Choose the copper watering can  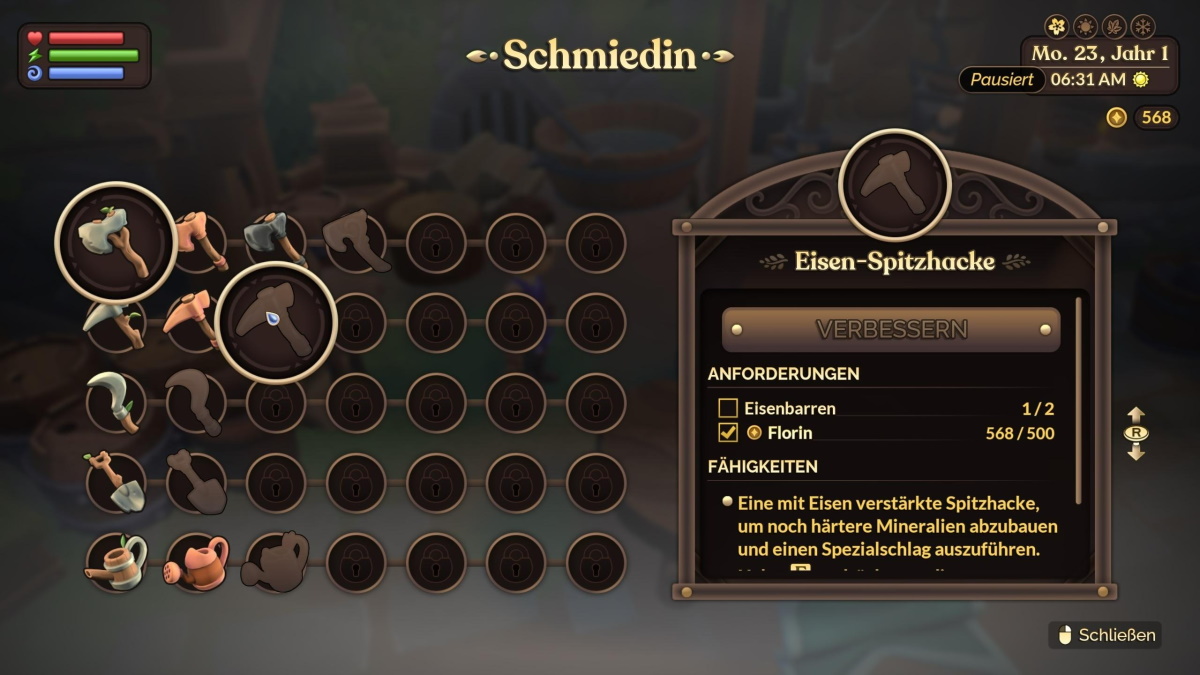pos(196,562)
